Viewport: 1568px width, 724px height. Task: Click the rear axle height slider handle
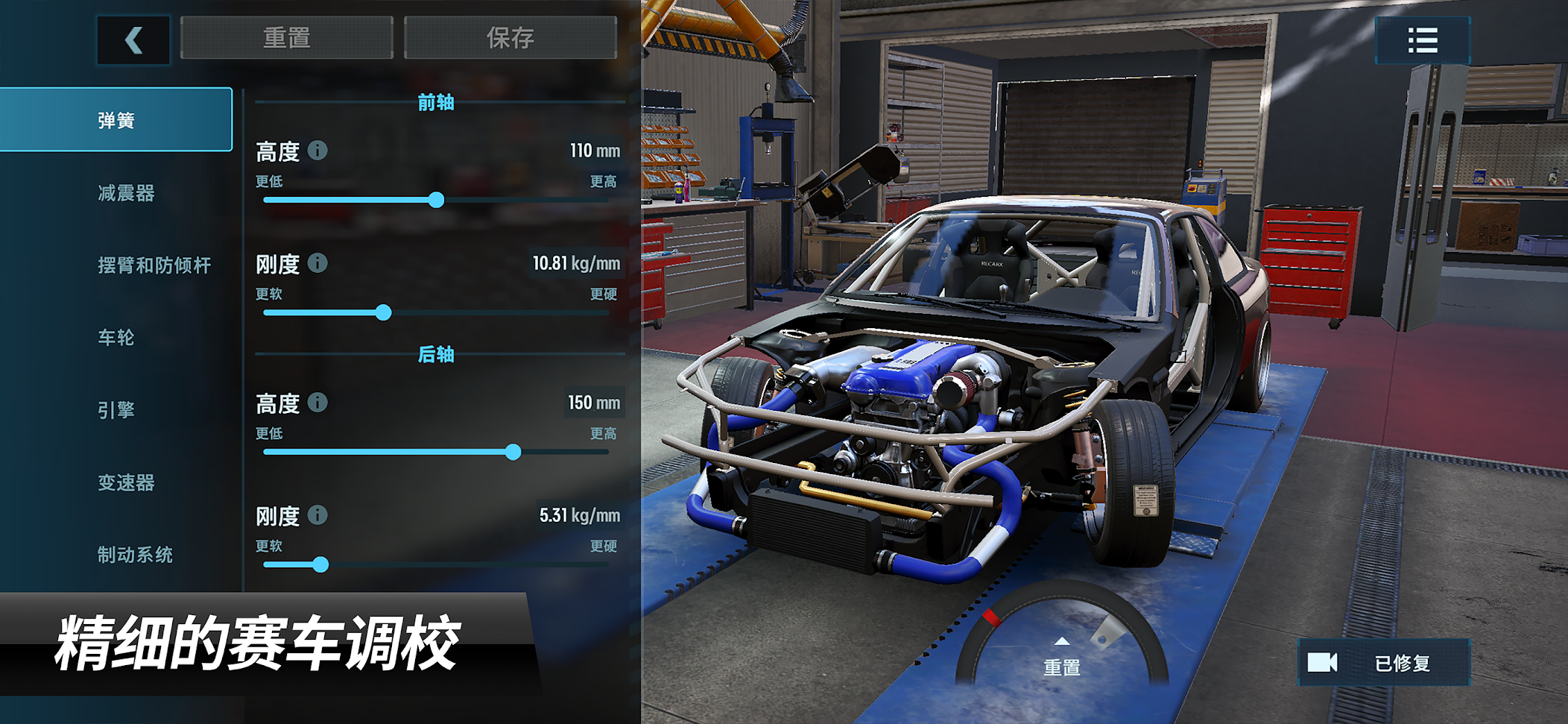[513, 452]
